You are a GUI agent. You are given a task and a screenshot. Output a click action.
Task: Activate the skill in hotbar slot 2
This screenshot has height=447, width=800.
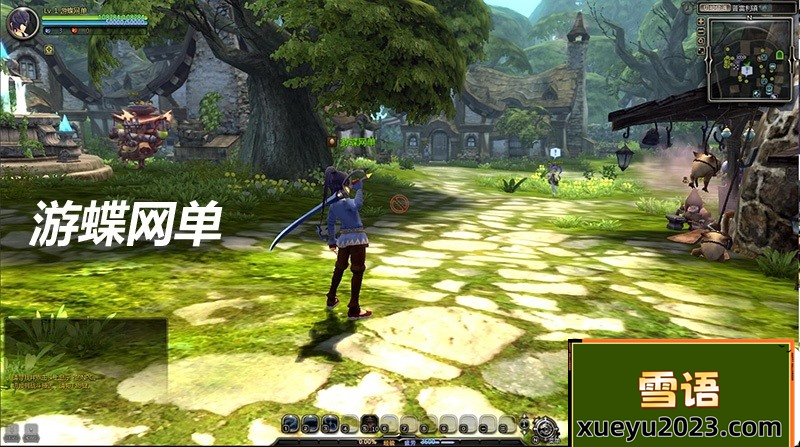pos(310,423)
